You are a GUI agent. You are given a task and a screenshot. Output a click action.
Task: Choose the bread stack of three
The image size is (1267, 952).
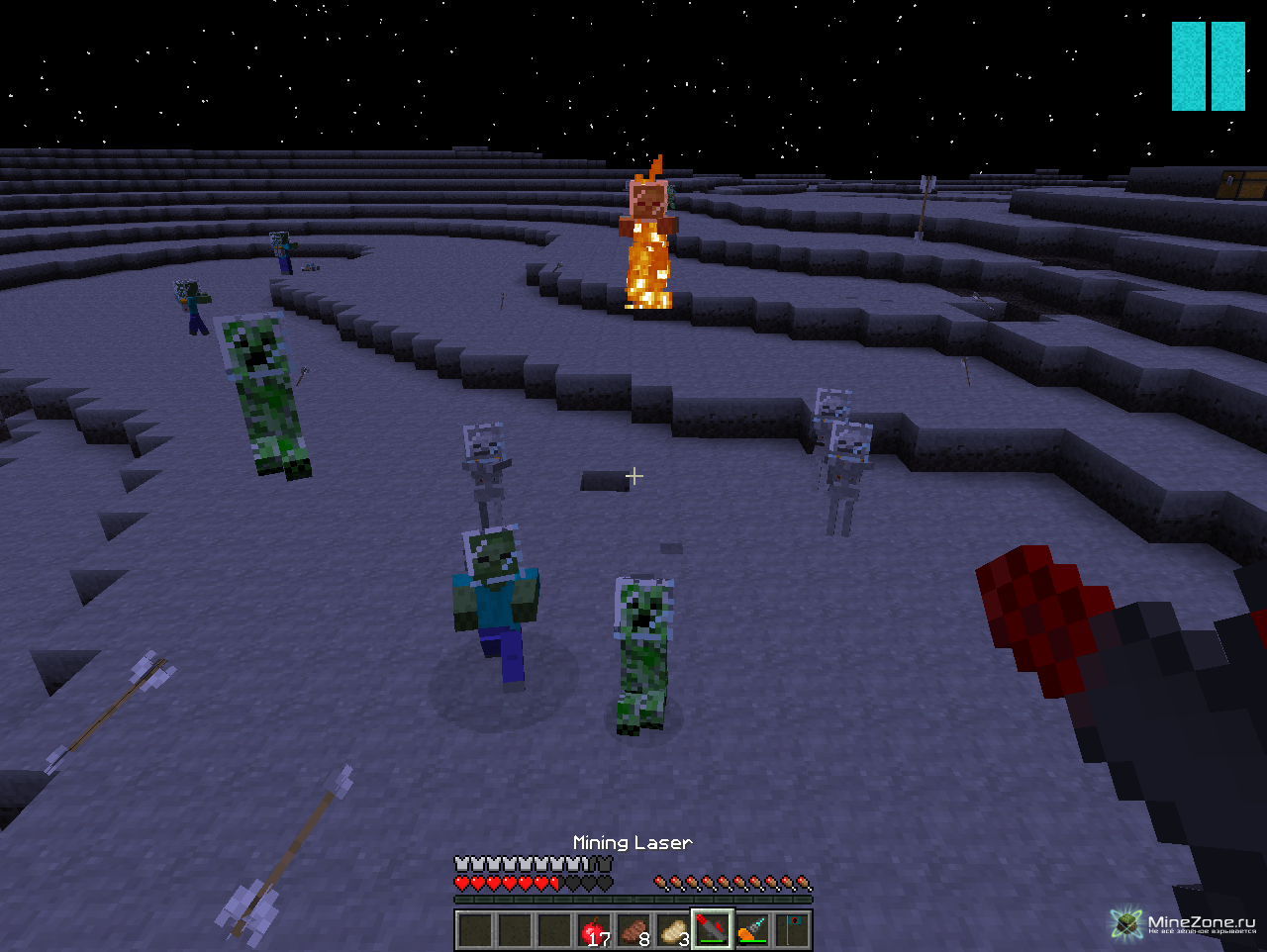(673, 930)
